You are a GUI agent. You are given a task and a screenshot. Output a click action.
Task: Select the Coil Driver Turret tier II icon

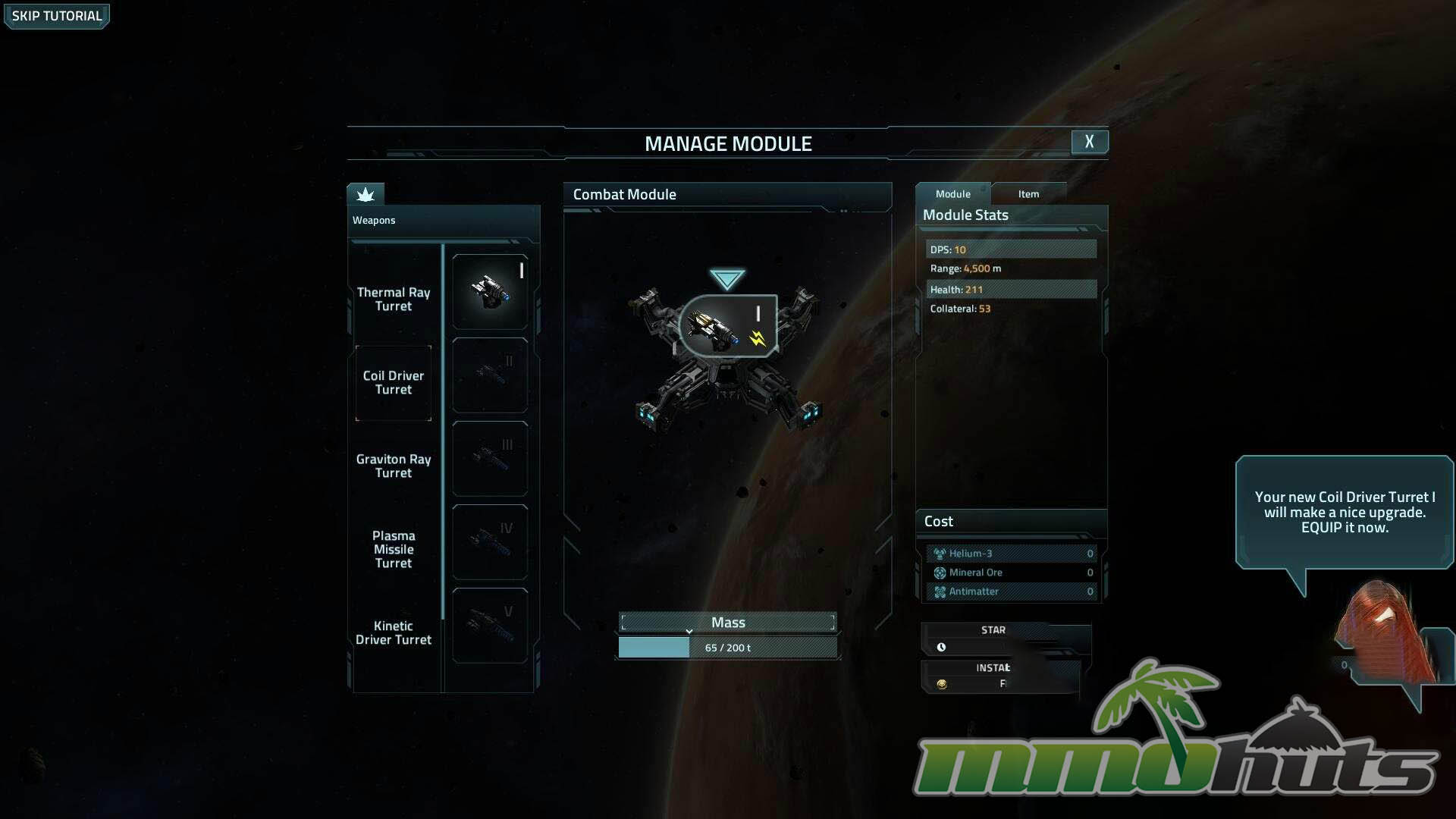coord(490,375)
